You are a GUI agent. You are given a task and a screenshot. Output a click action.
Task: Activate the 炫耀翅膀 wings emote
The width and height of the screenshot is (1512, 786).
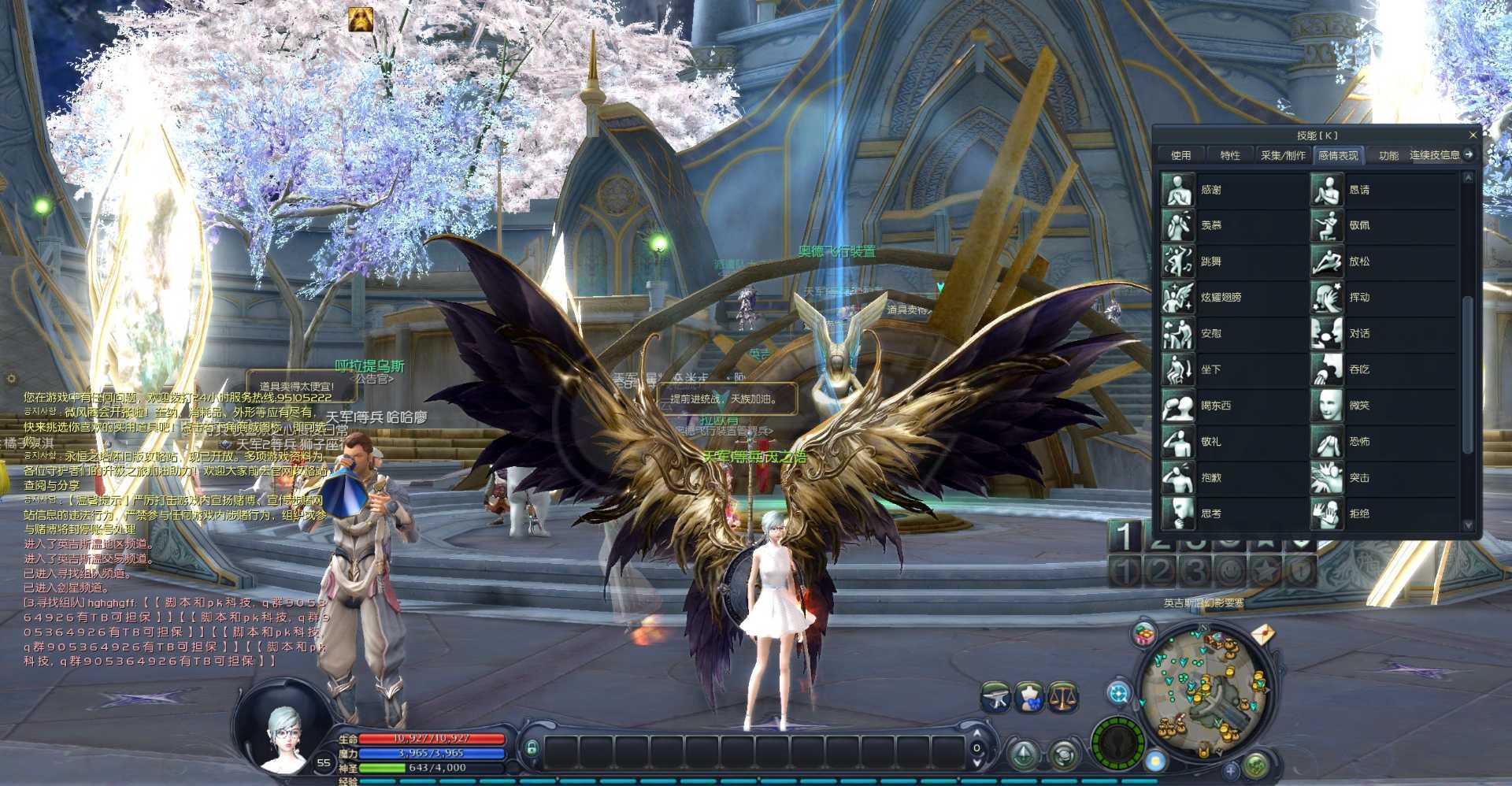pyautogui.click(x=1179, y=298)
